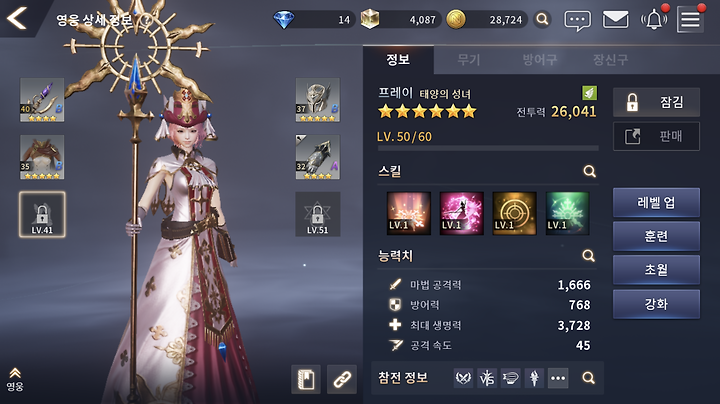Image resolution: width=720 pixels, height=404 pixels.
Task: Click the chain link icon button
Action: (341, 379)
